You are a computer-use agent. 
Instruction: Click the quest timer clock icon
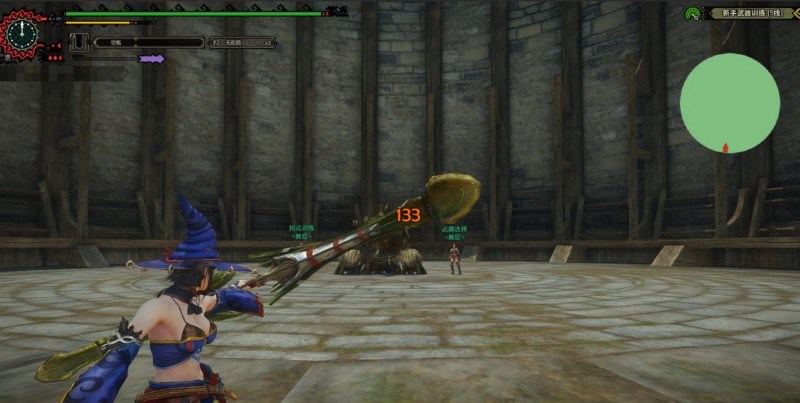21,33
